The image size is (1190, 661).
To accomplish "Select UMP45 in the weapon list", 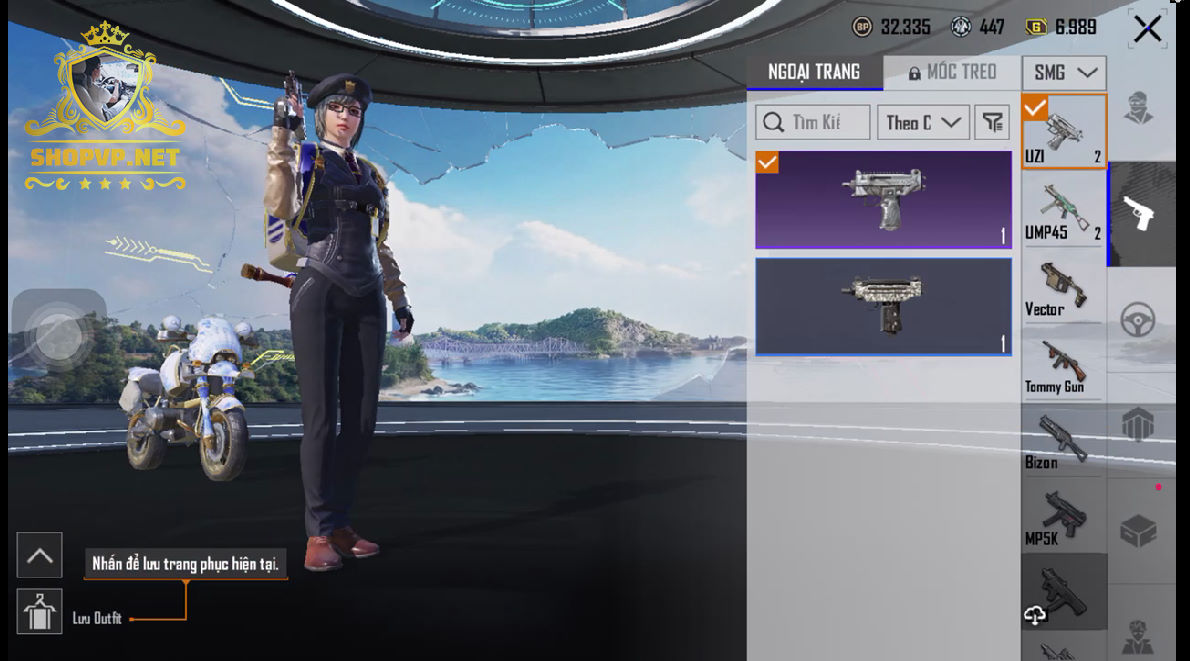I will (x=1063, y=209).
